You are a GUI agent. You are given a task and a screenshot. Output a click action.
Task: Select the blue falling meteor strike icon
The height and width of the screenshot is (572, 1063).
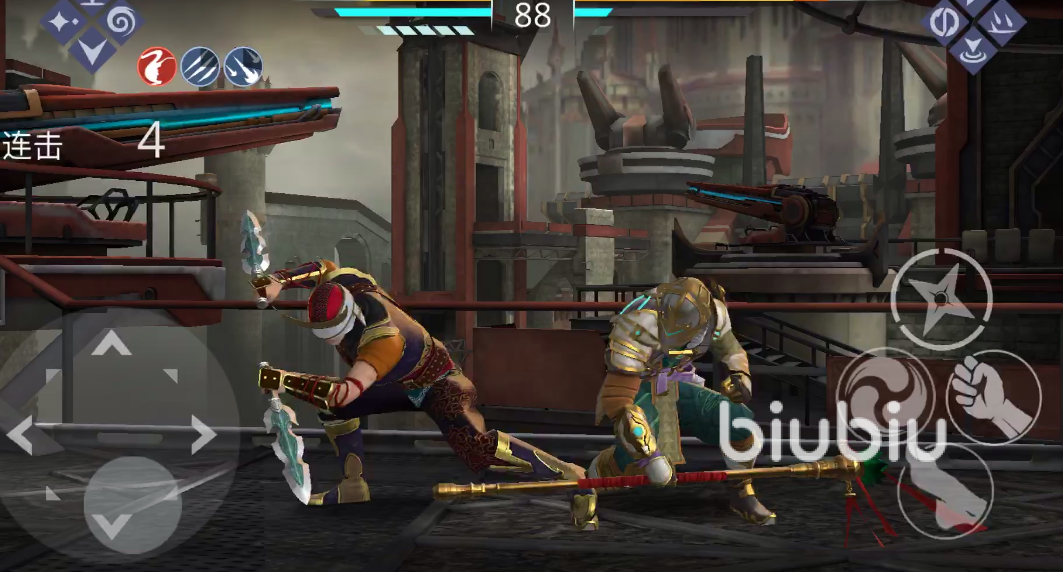243,66
